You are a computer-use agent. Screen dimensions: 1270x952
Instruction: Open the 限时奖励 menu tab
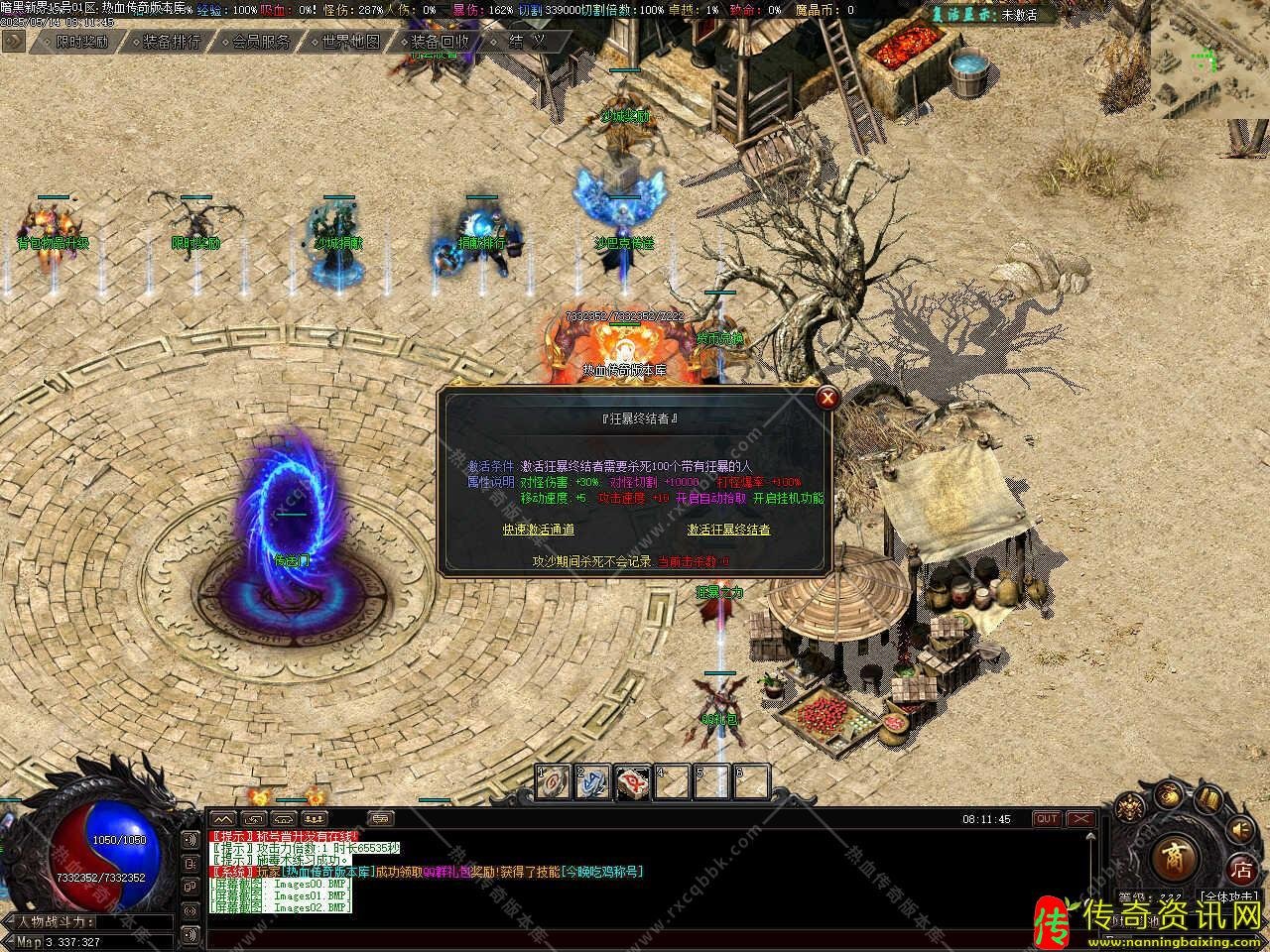(x=82, y=42)
